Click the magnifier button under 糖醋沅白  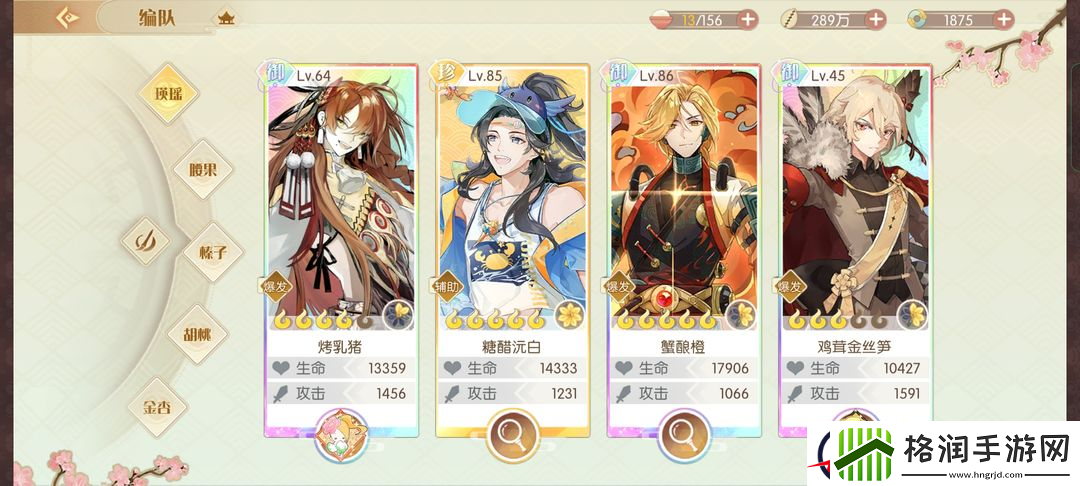point(512,435)
